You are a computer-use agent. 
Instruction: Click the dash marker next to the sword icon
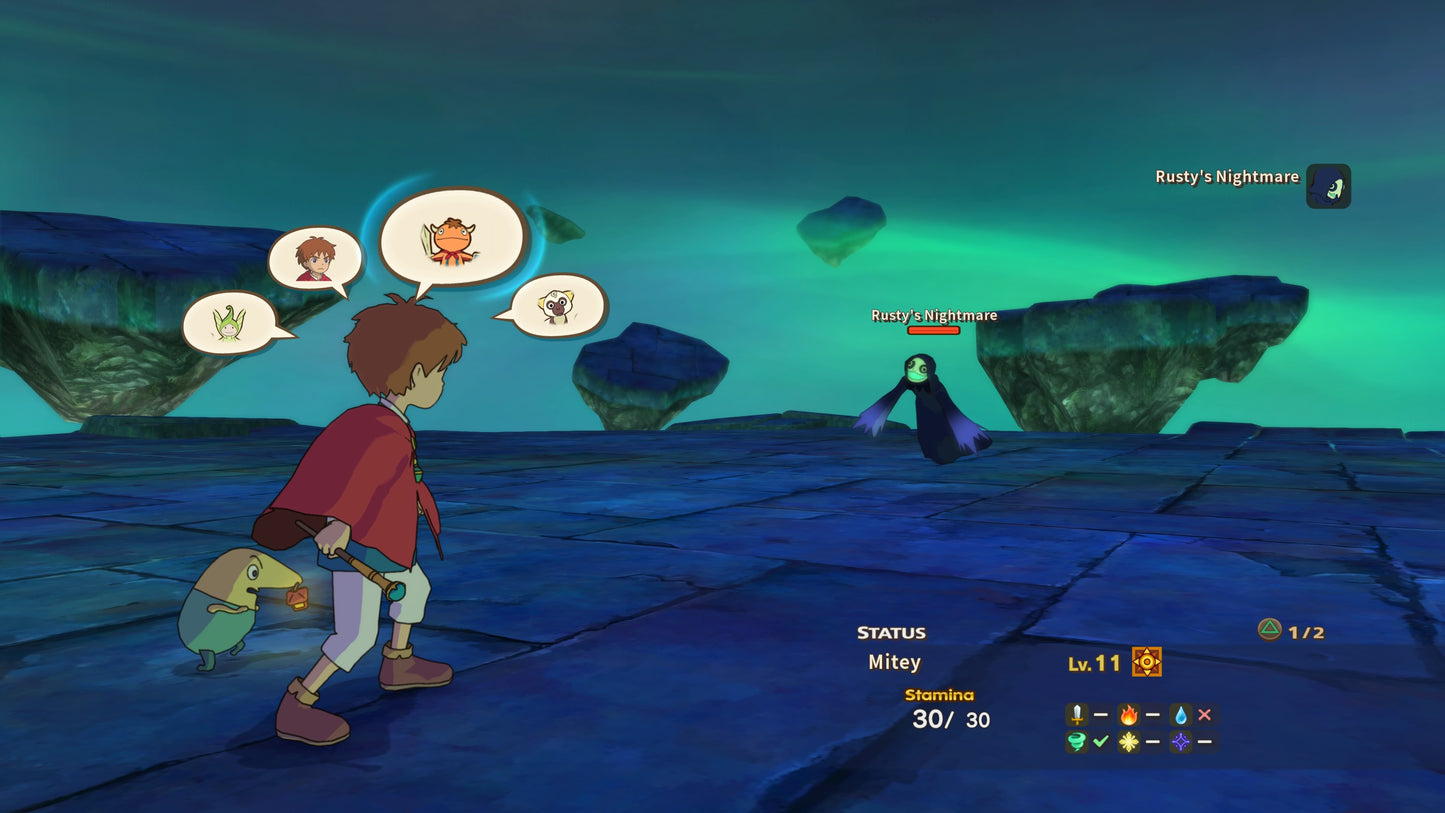[x=1101, y=714]
